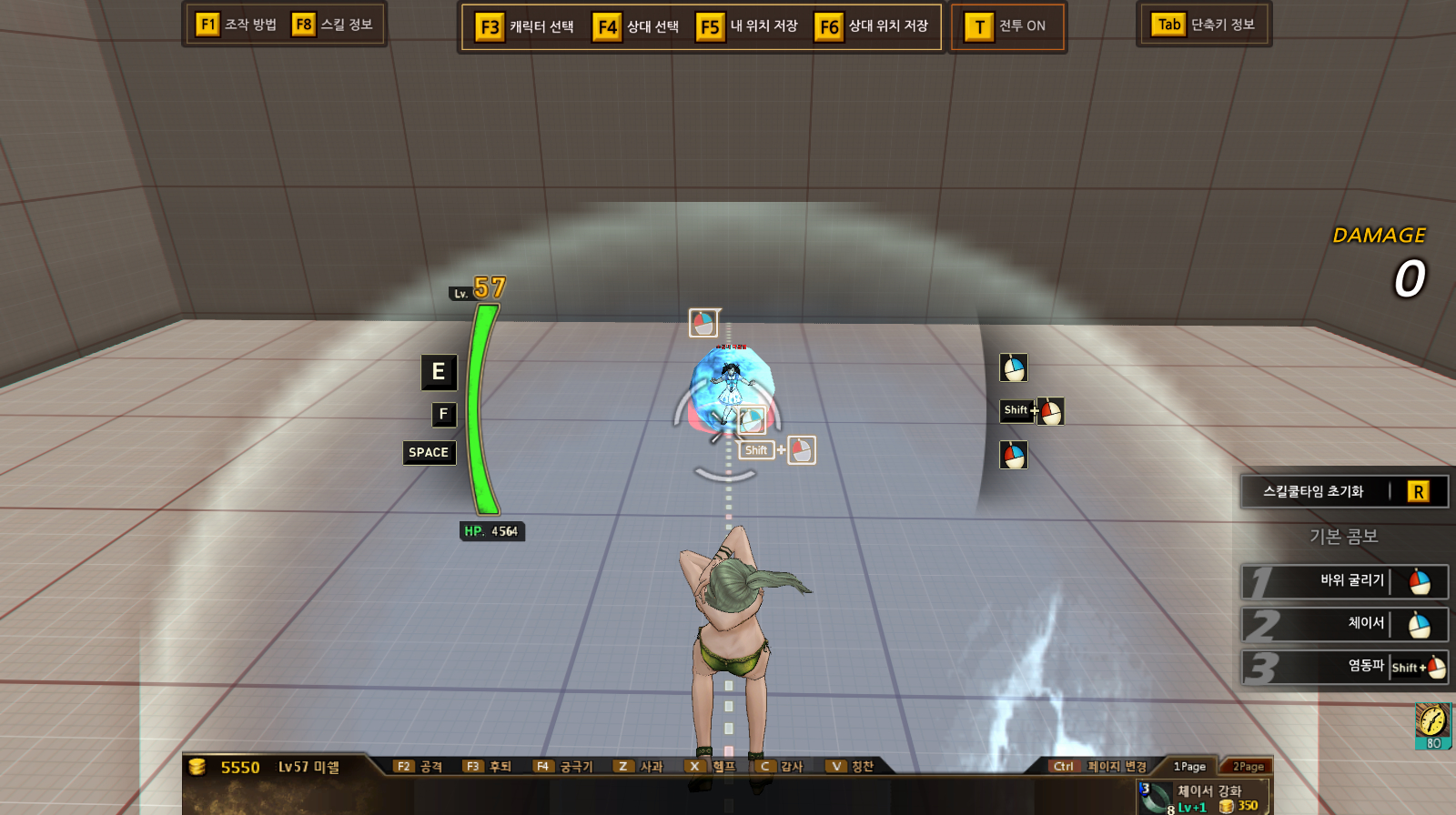Select the 체이서 combo entry
This screenshot has width=1456, height=815.
click(1345, 624)
